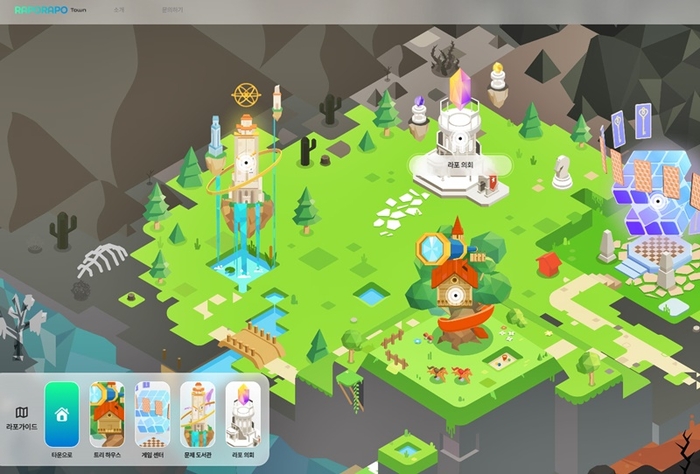Open the 게임 센터 card
The width and height of the screenshot is (700, 474).
coord(152,413)
